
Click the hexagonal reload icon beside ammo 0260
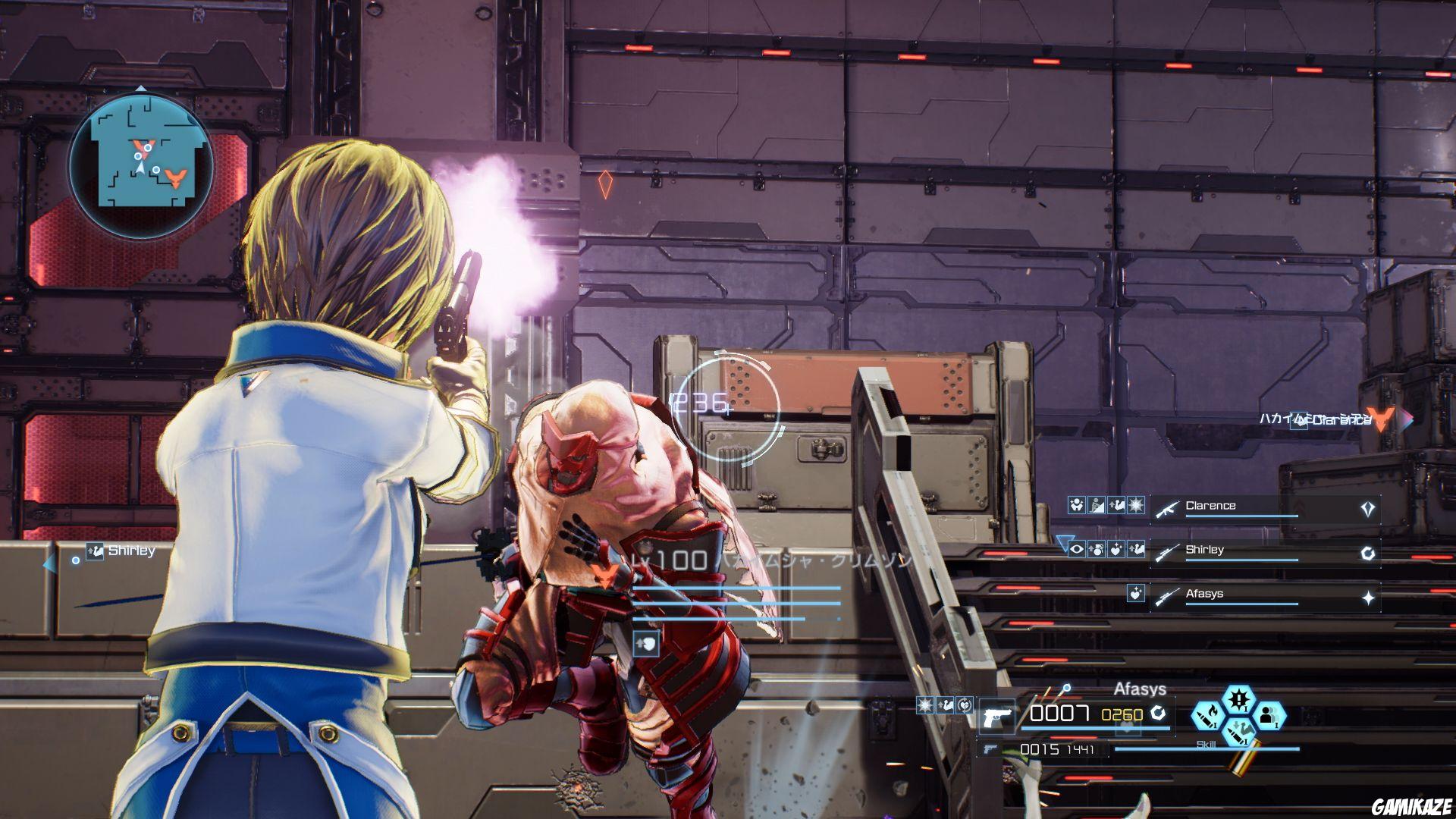click(x=1158, y=714)
